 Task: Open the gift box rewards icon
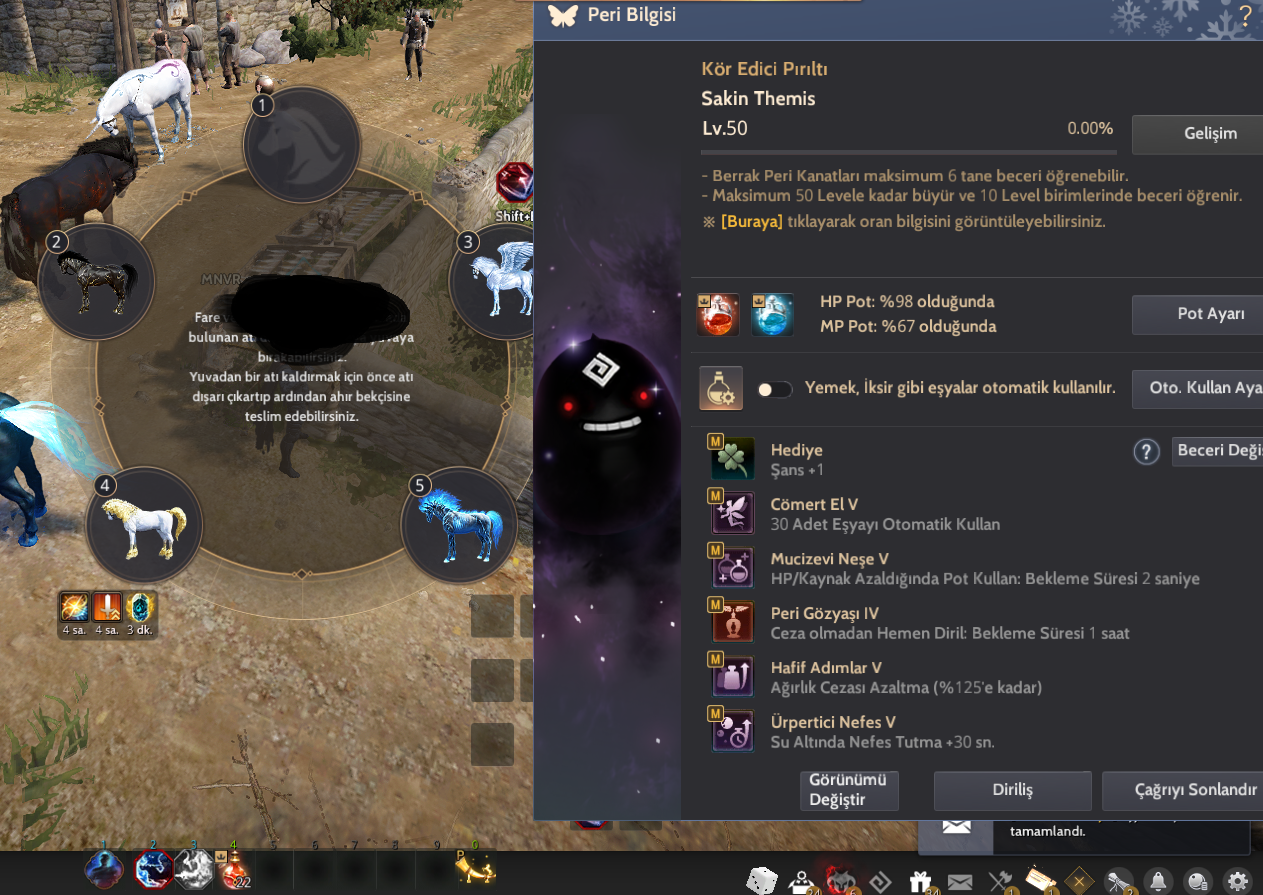[920, 881]
